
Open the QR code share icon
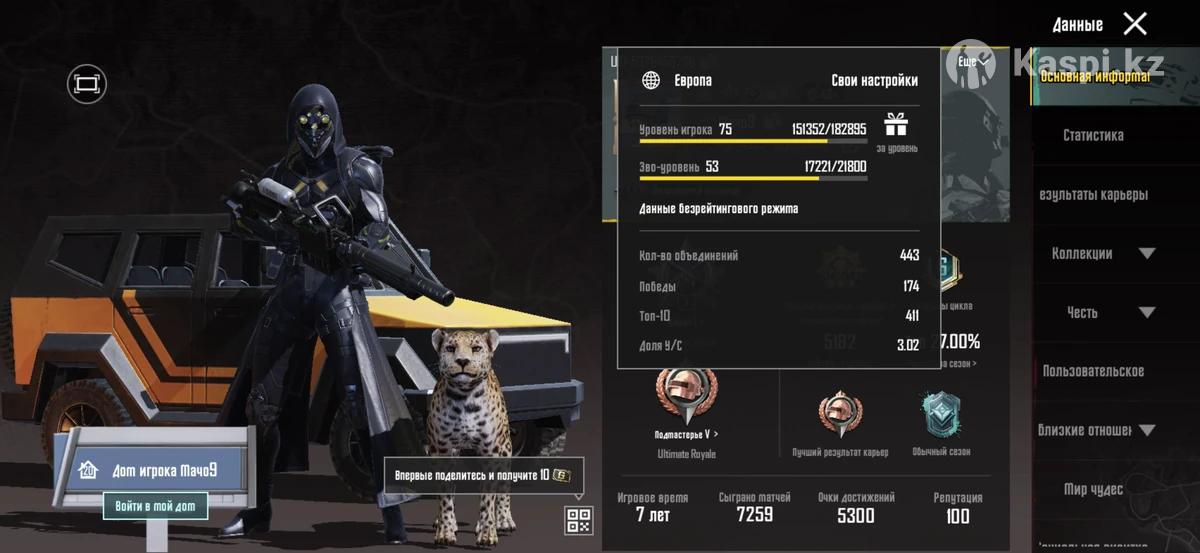[579, 520]
